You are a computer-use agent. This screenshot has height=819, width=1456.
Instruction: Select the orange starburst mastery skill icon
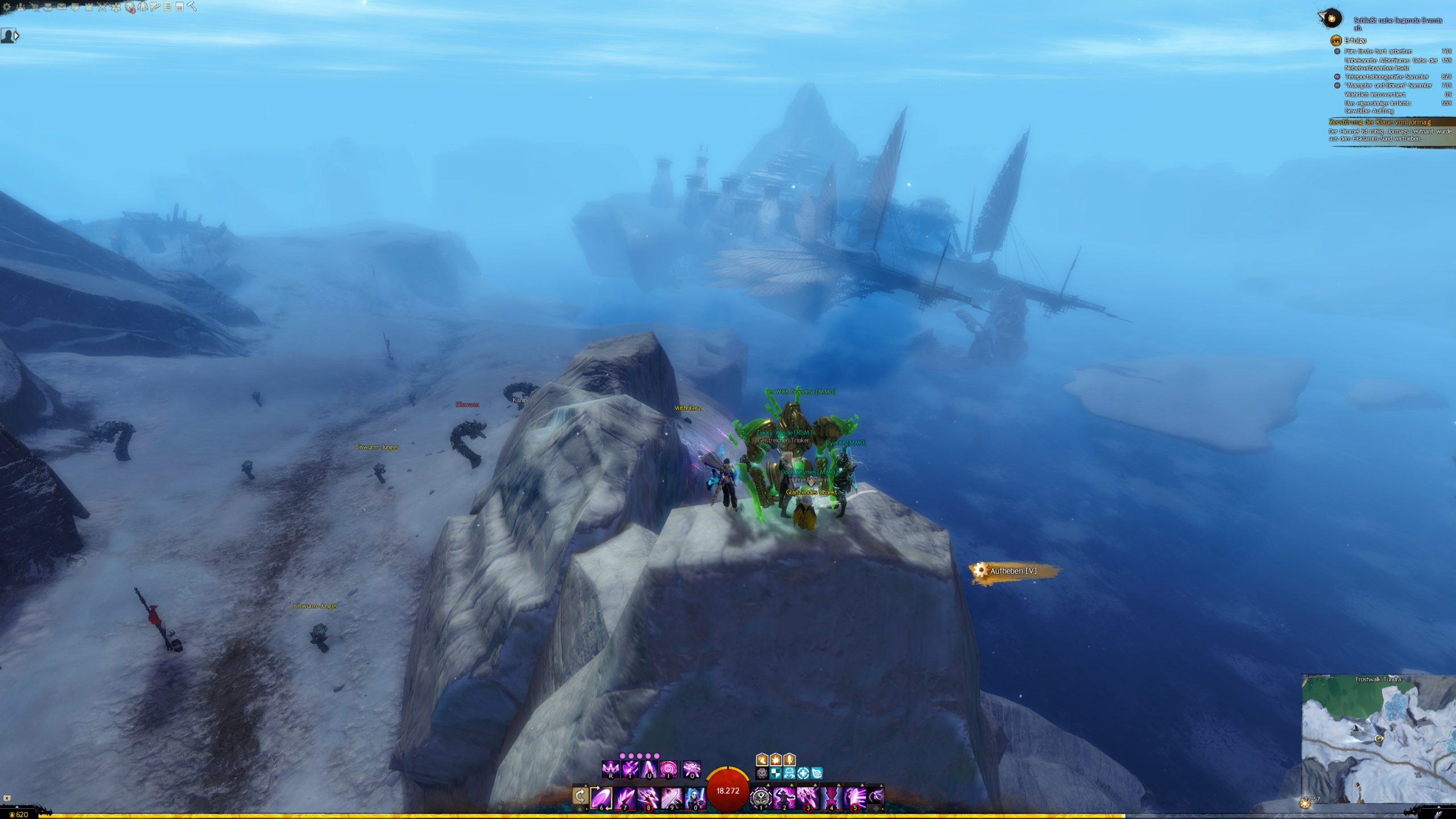(776, 759)
